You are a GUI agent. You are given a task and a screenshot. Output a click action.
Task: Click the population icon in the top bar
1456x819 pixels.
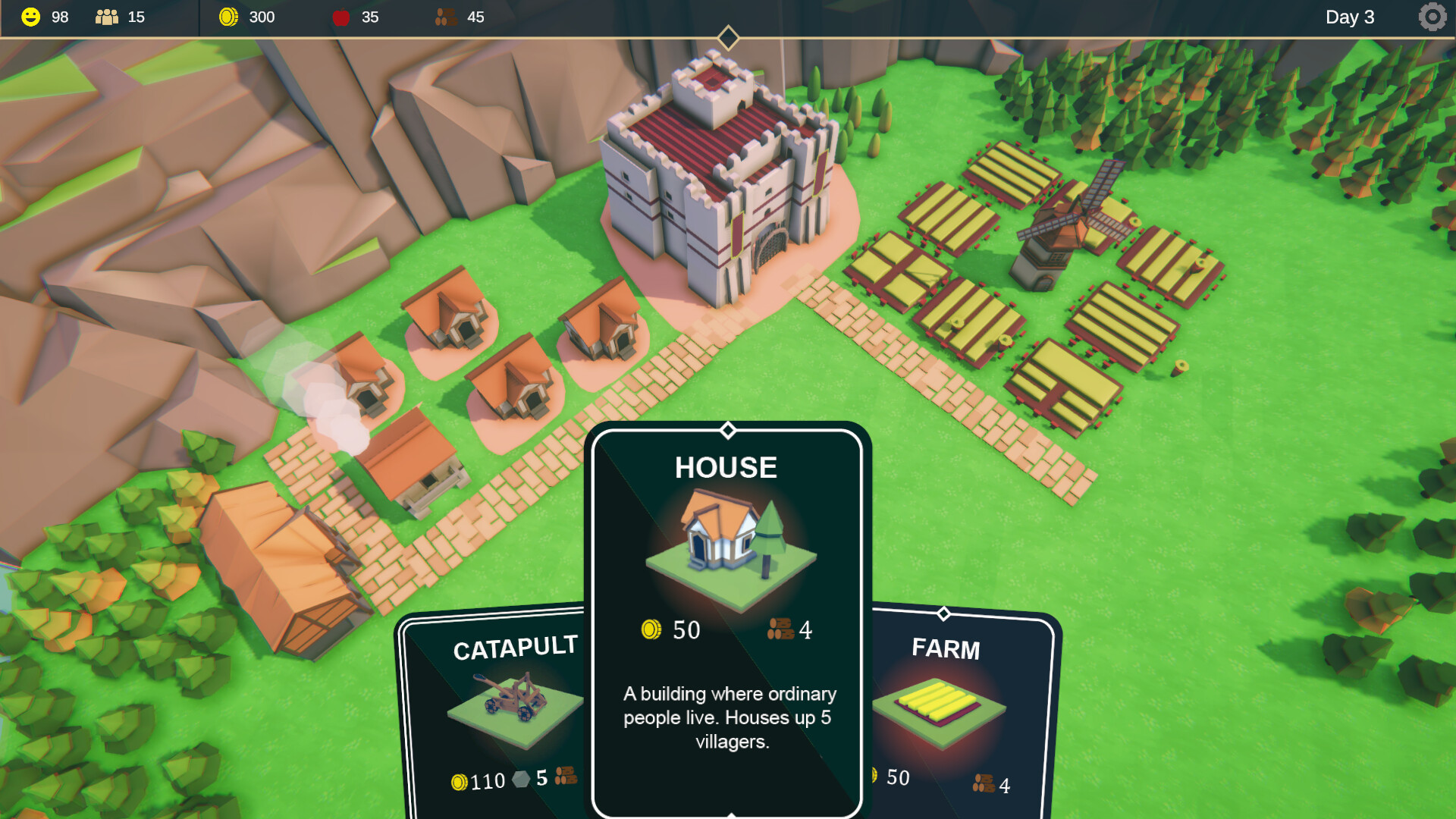106,17
